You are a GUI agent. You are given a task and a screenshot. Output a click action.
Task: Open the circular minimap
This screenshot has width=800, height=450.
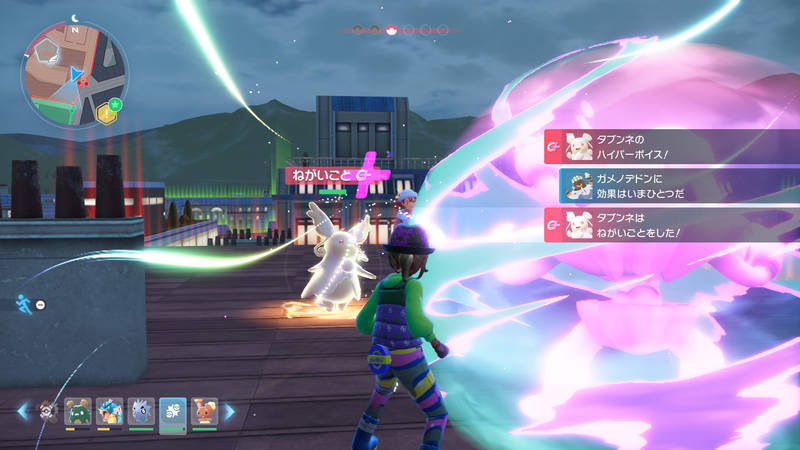point(74,75)
